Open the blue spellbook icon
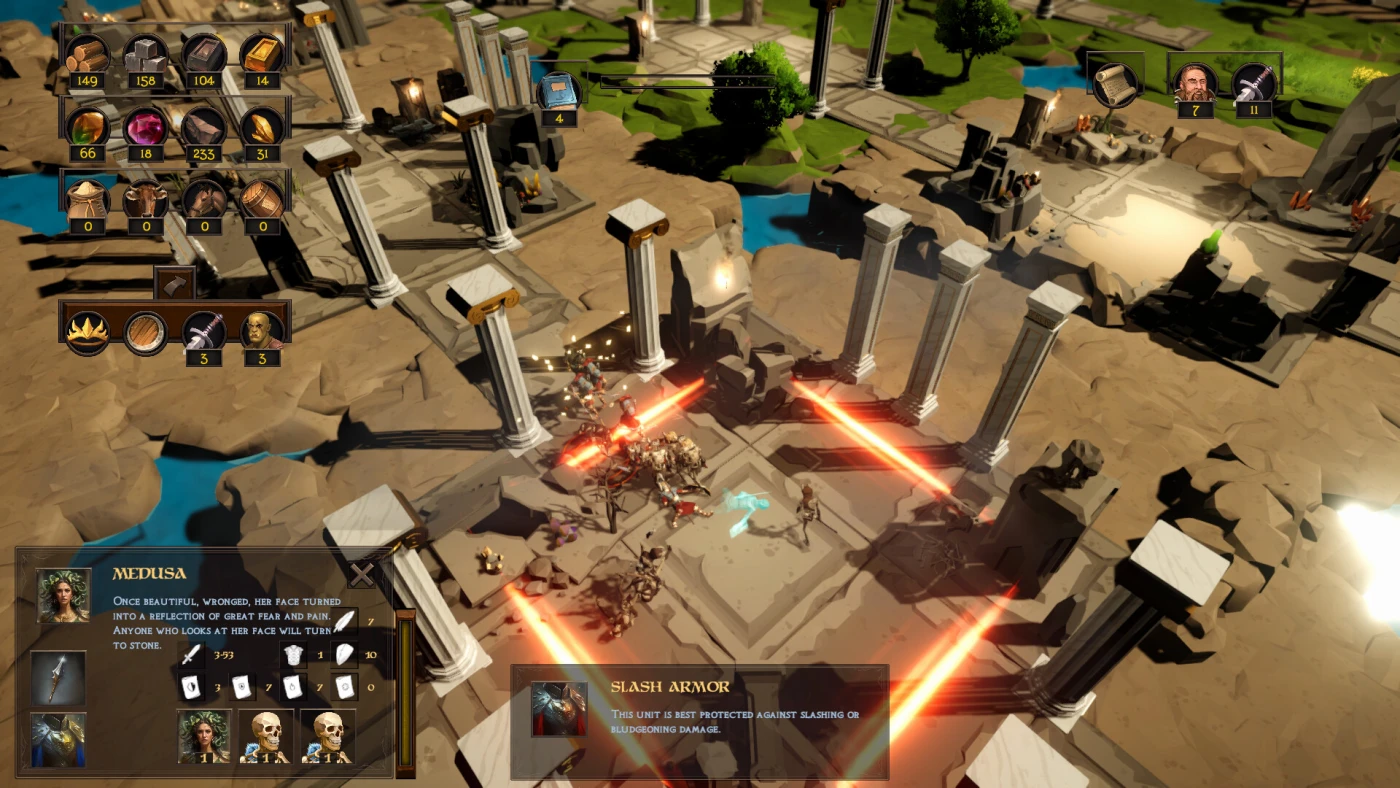The width and height of the screenshot is (1400, 788). (559, 91)
